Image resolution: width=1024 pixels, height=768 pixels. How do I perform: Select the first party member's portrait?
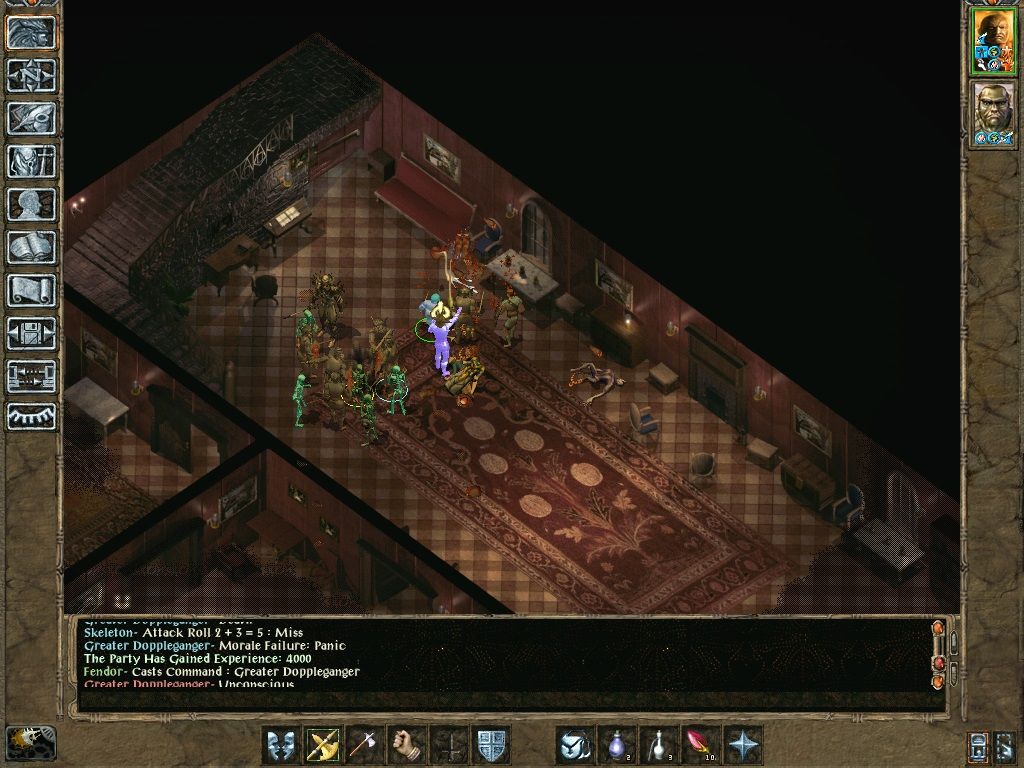[993, 41]
